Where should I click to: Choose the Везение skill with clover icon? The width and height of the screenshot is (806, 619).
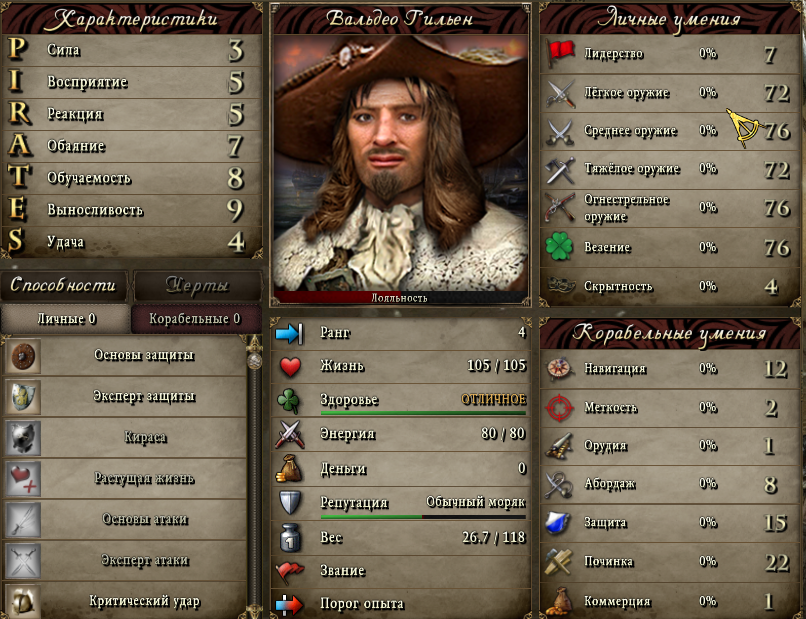pyautogui.click(x=670, y=247)
